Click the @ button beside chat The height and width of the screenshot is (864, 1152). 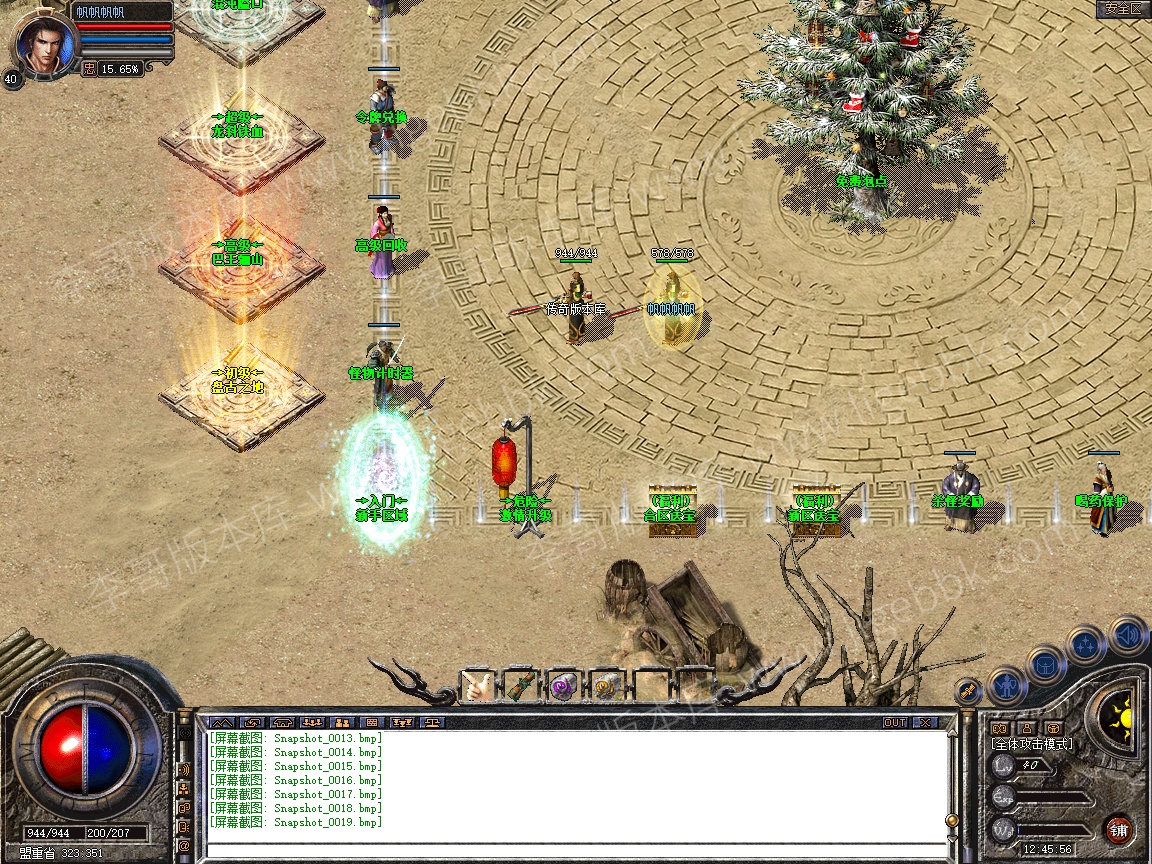click(x=184, y=846)
